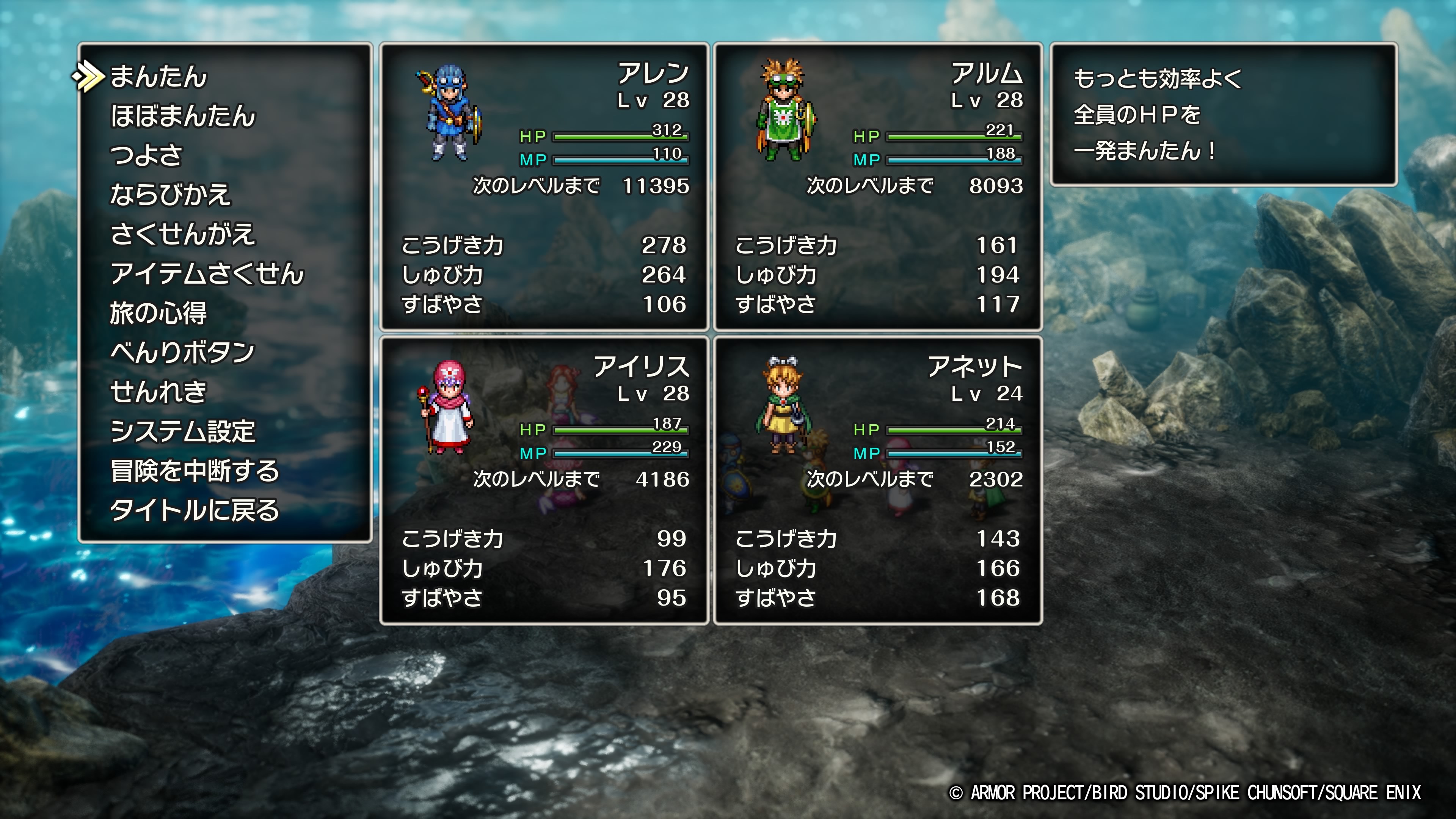1456x819 pixels.
Task: Open さくせんがえ tactics menu
Action: [x=182, y=234]
